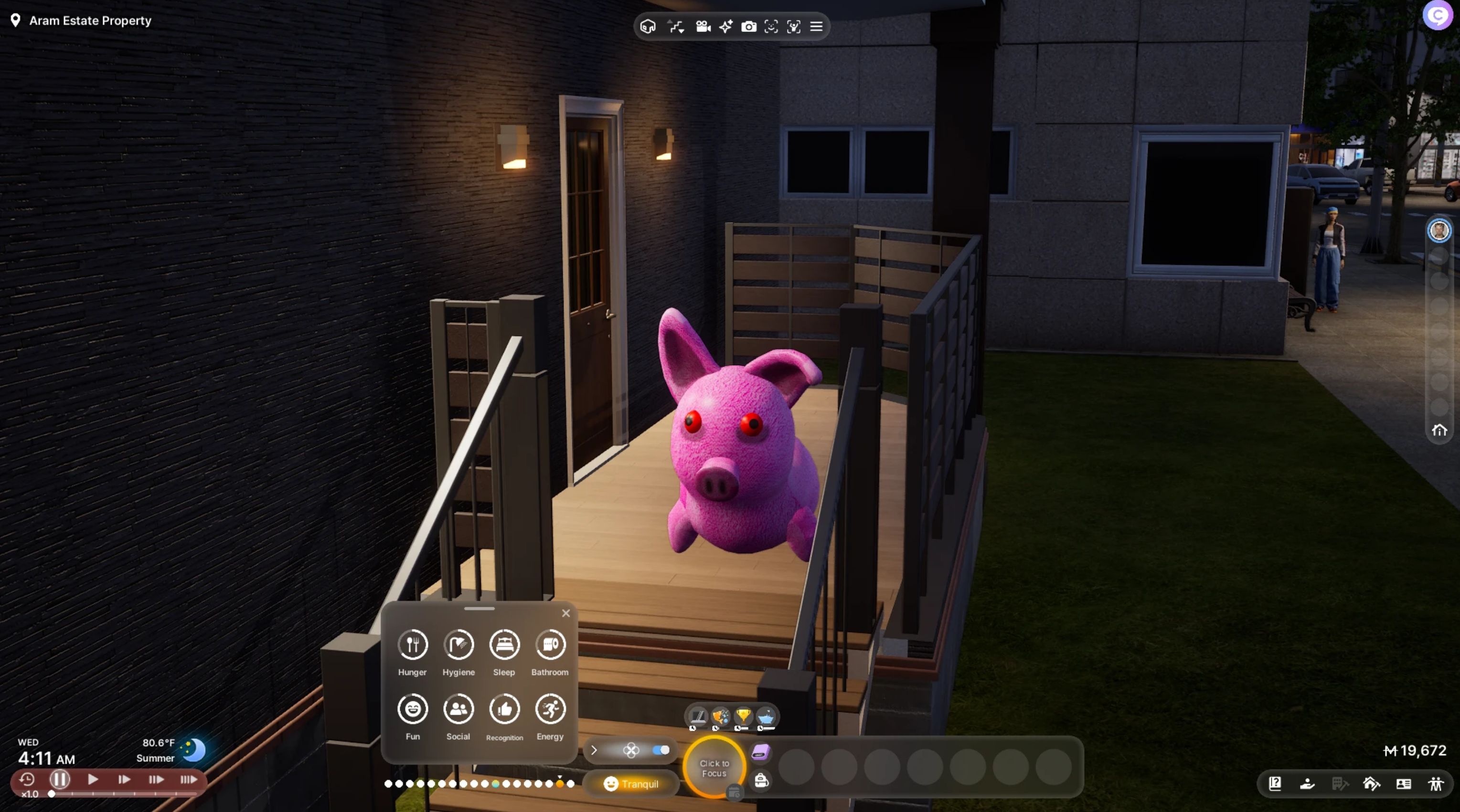Screen dimensions: 1460x812
Task: Select the Fun need icon
Action: coord(413,709)
